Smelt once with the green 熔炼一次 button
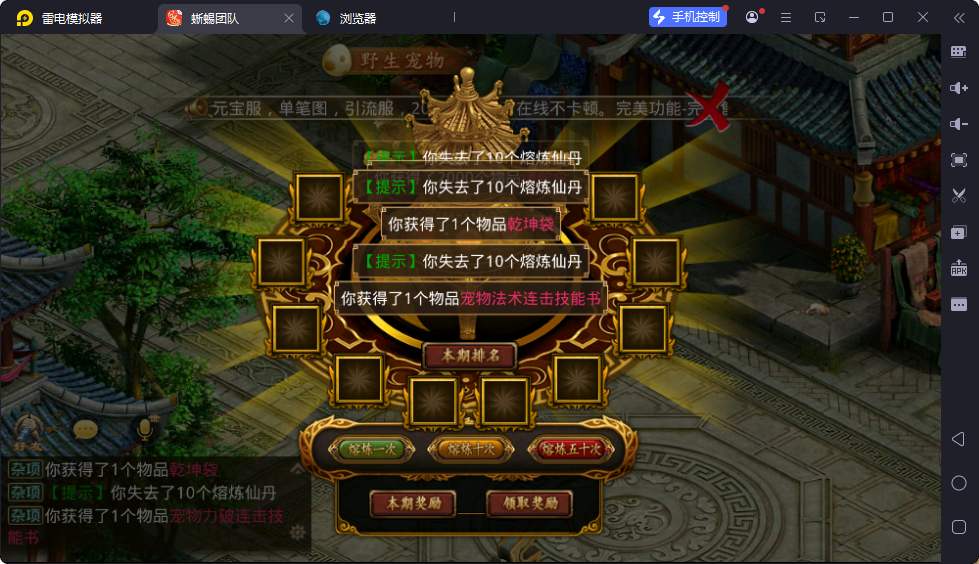Viewport: 979px width, 564px height. 369,449
